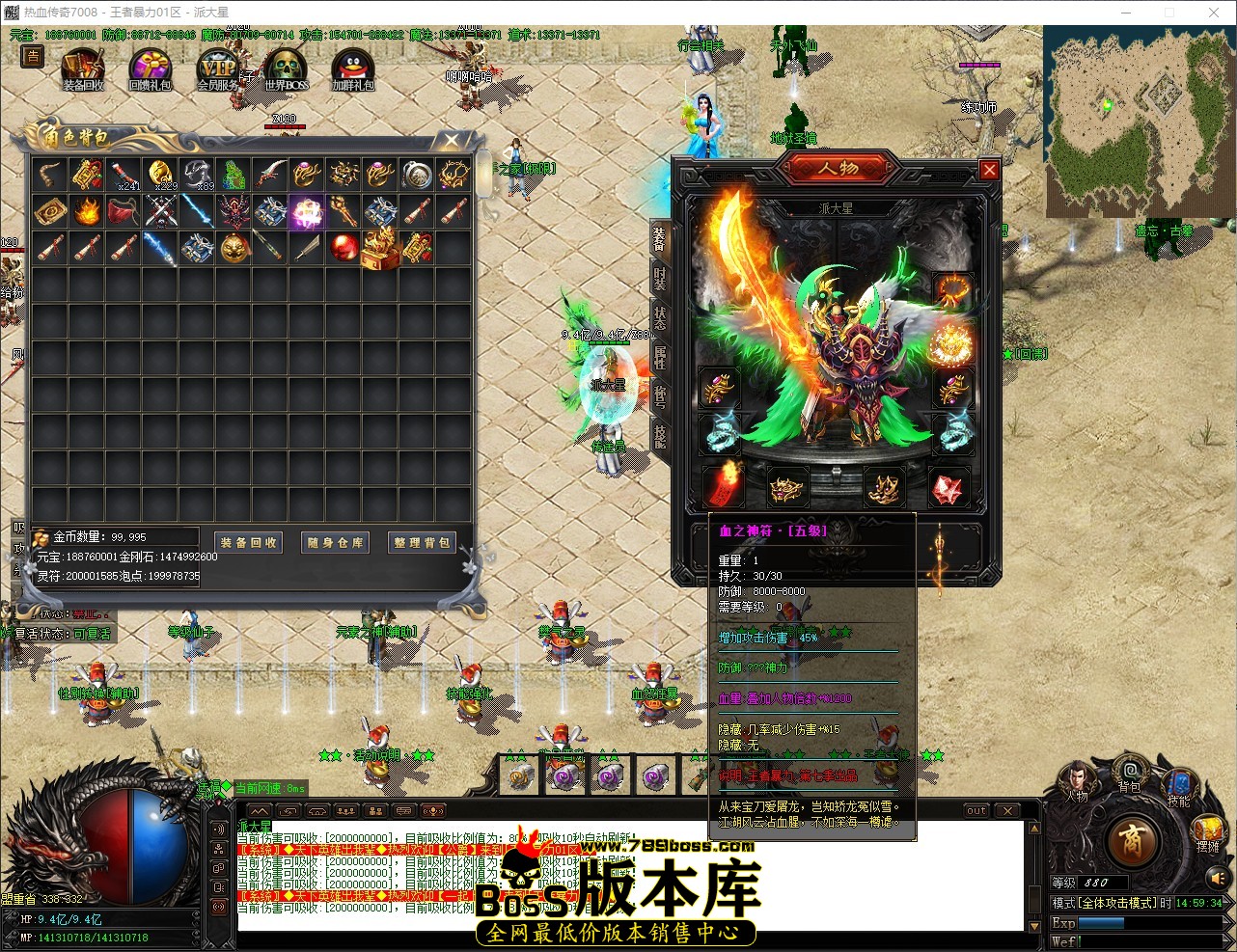Image resolution: width=1237 pixels, height=952 pixels.
Task: Mute game sound with the speaker icon
Action: 1217,879
